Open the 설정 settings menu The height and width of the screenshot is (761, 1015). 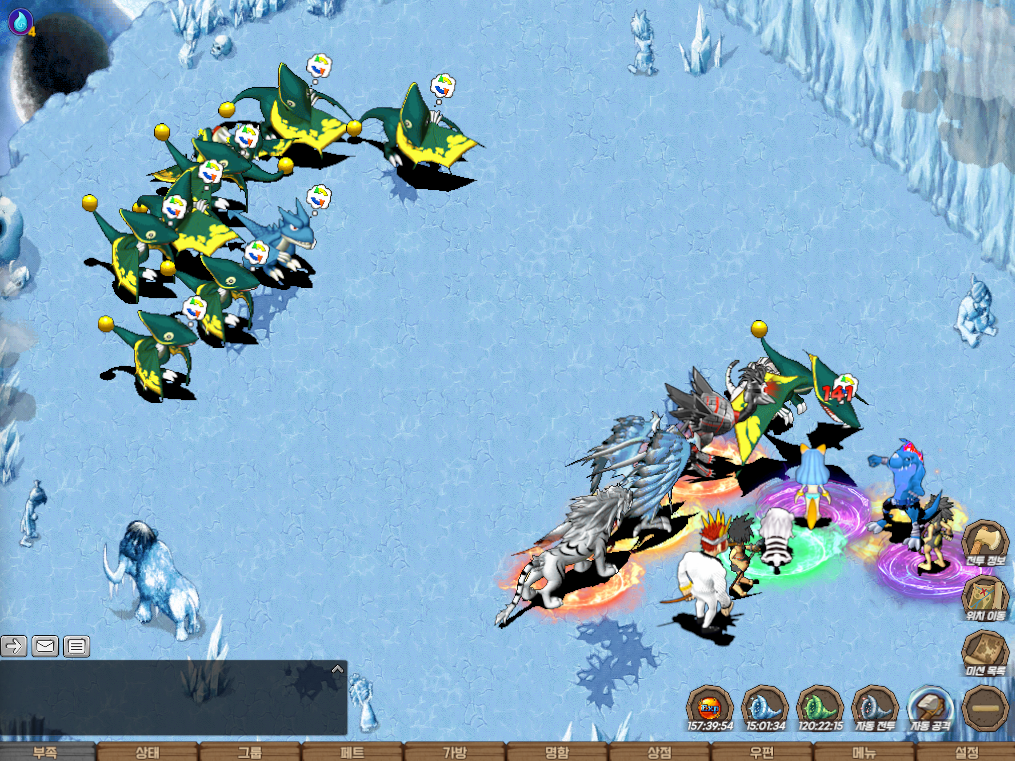(966, 752)
